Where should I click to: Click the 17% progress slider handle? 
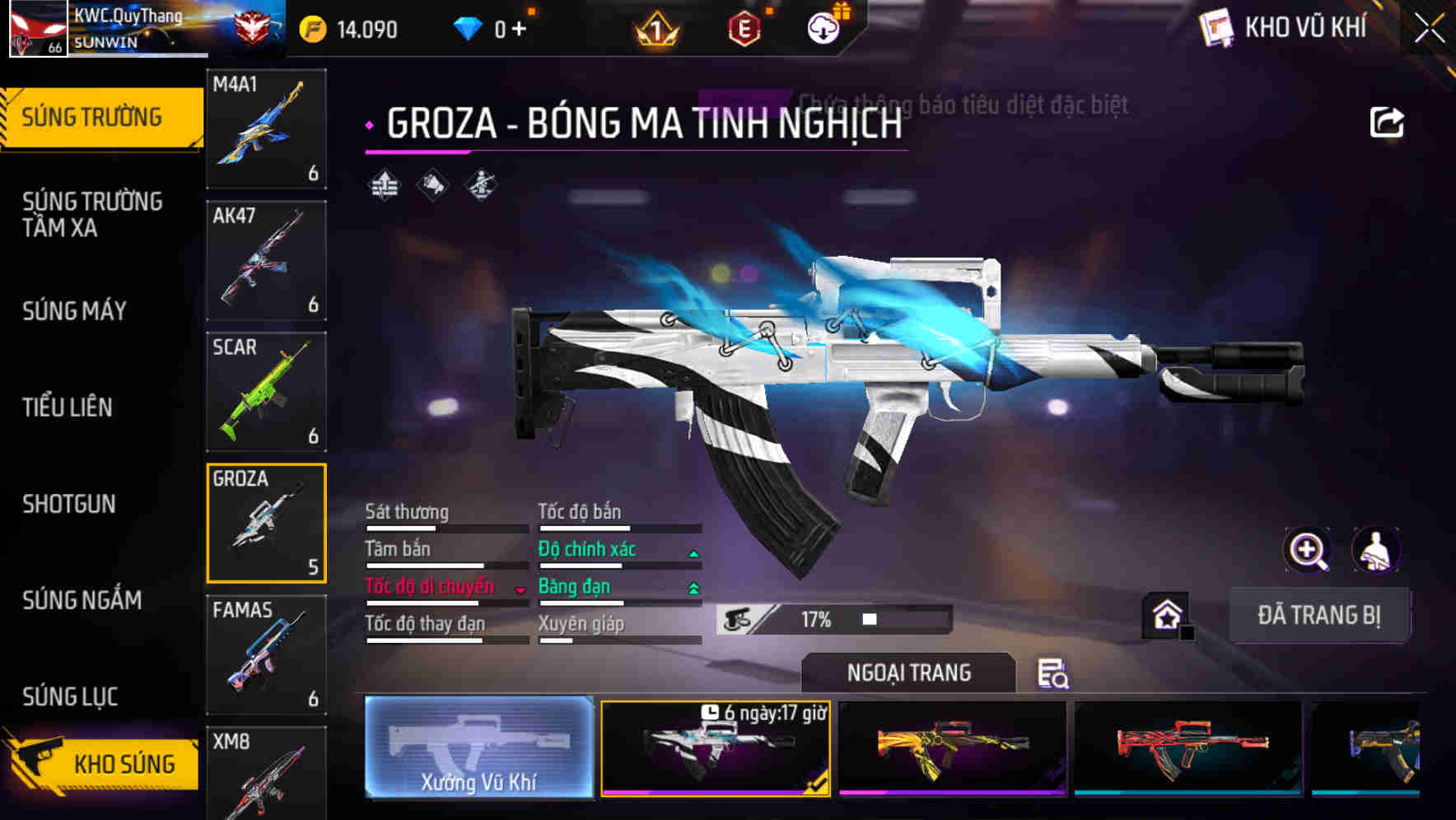click(869, 617)
